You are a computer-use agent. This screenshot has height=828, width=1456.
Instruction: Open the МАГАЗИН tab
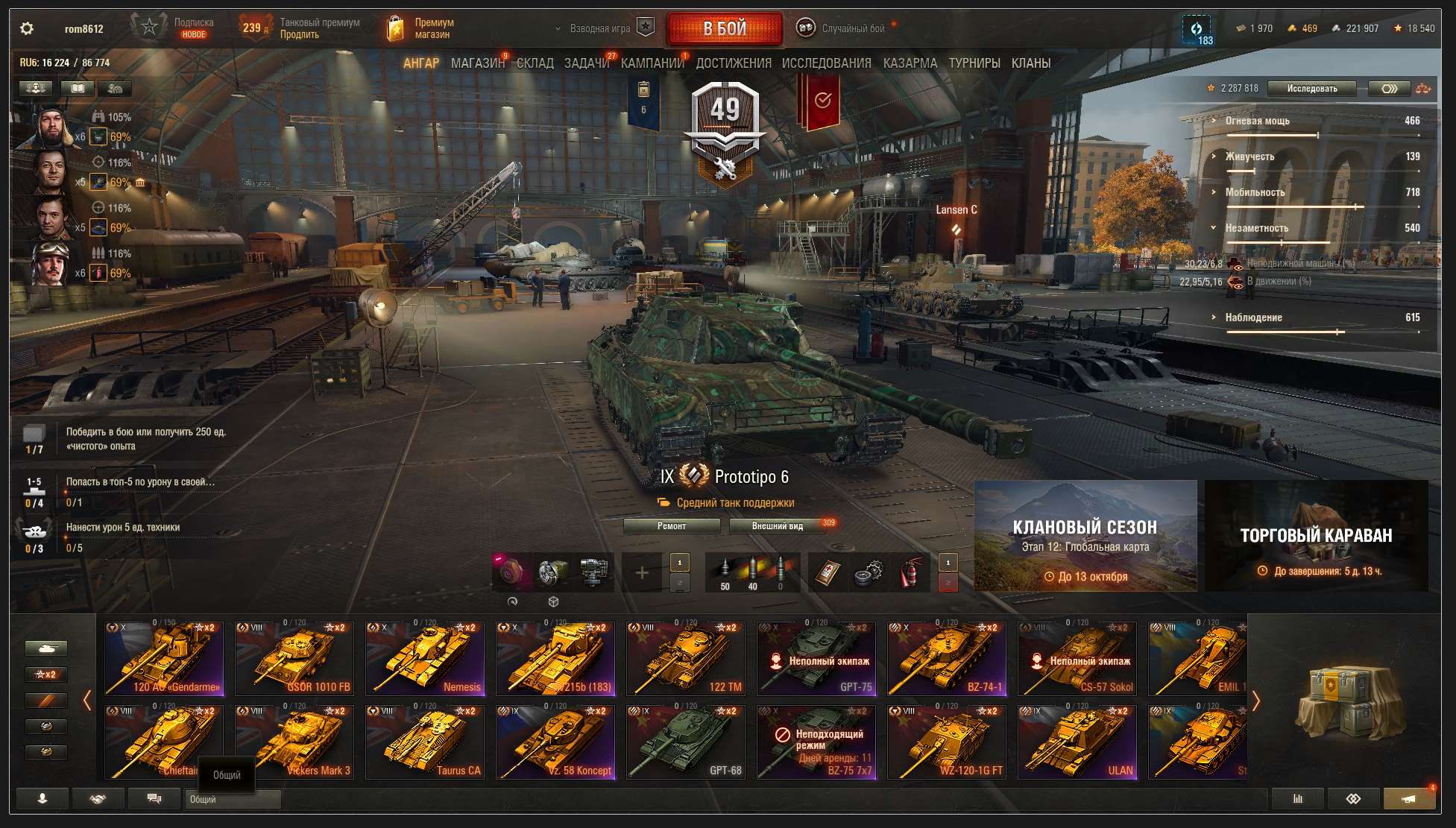[477, 63]
